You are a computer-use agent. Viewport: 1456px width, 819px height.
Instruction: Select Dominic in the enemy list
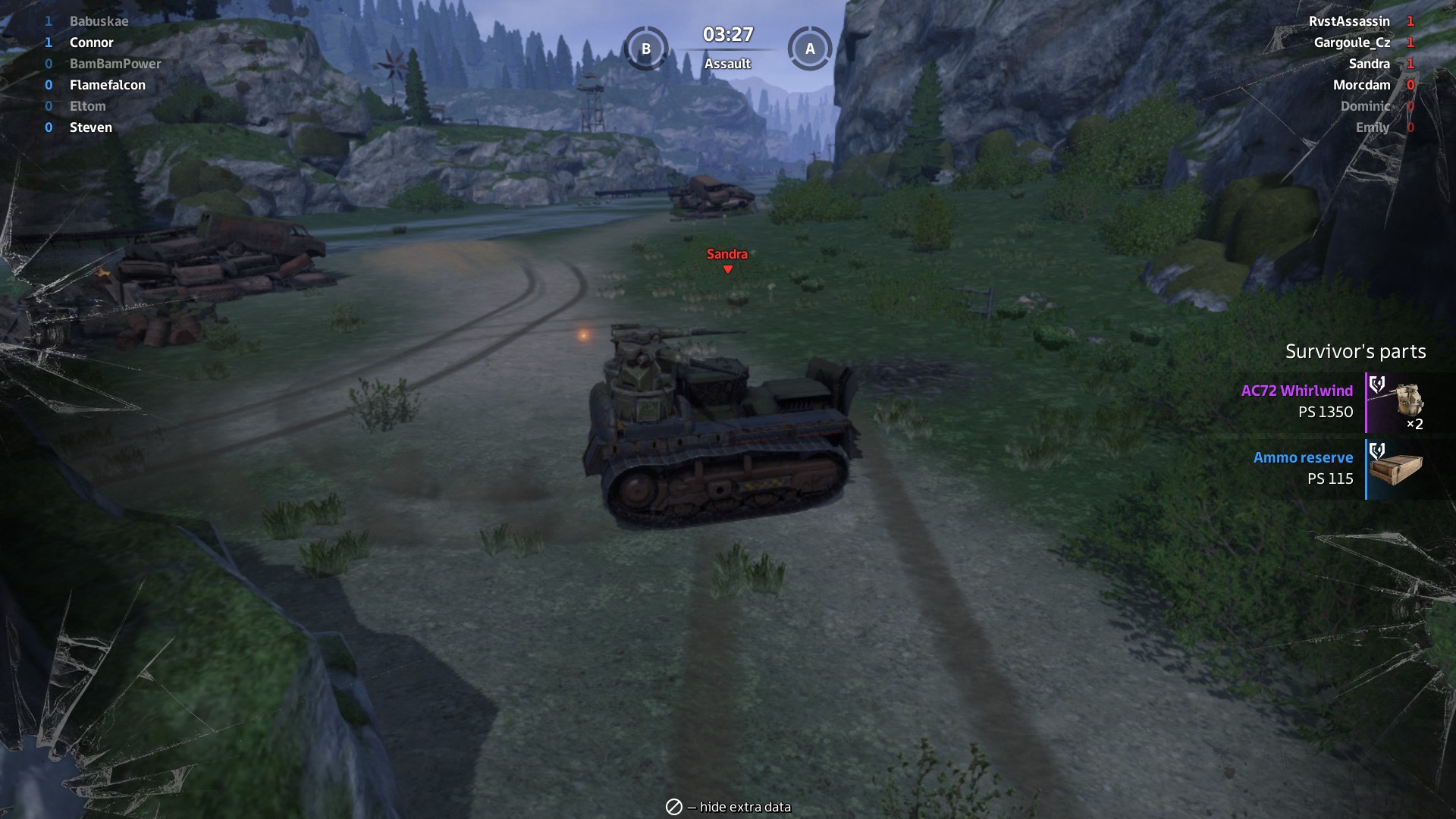1365,106
